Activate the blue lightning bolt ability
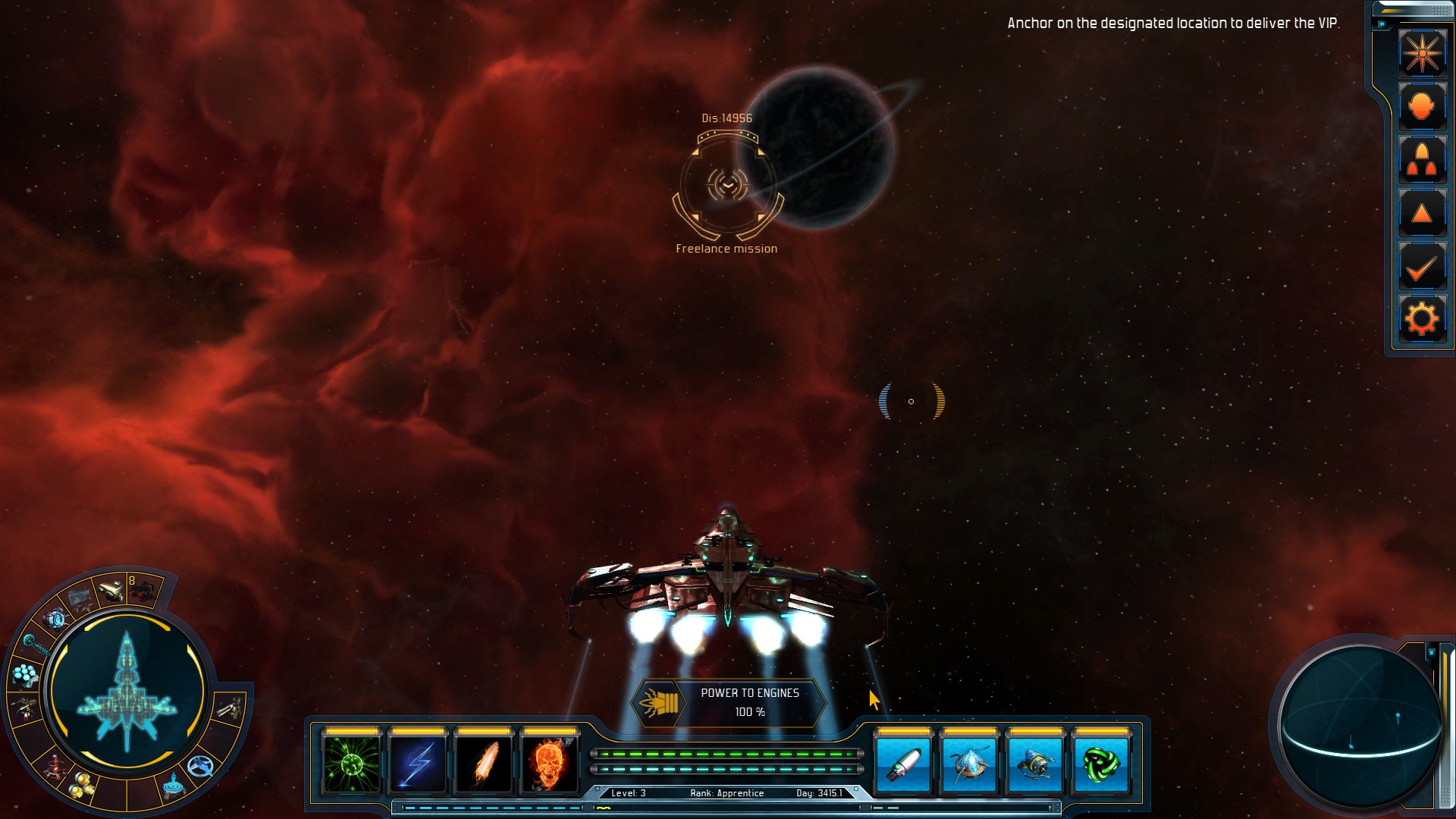 point(418,764)
